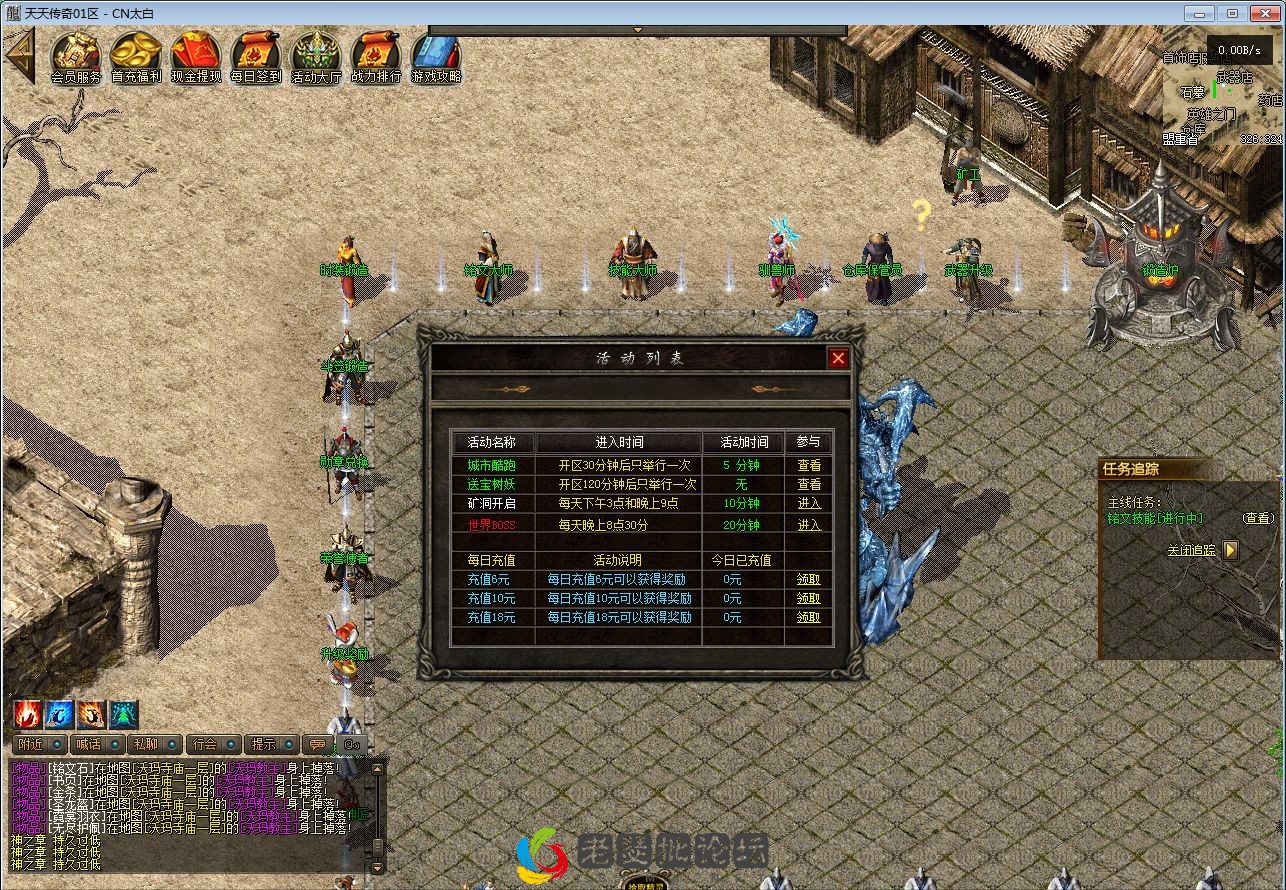Claim the 充值6元 reward with 领取

(x=808, y=579)
